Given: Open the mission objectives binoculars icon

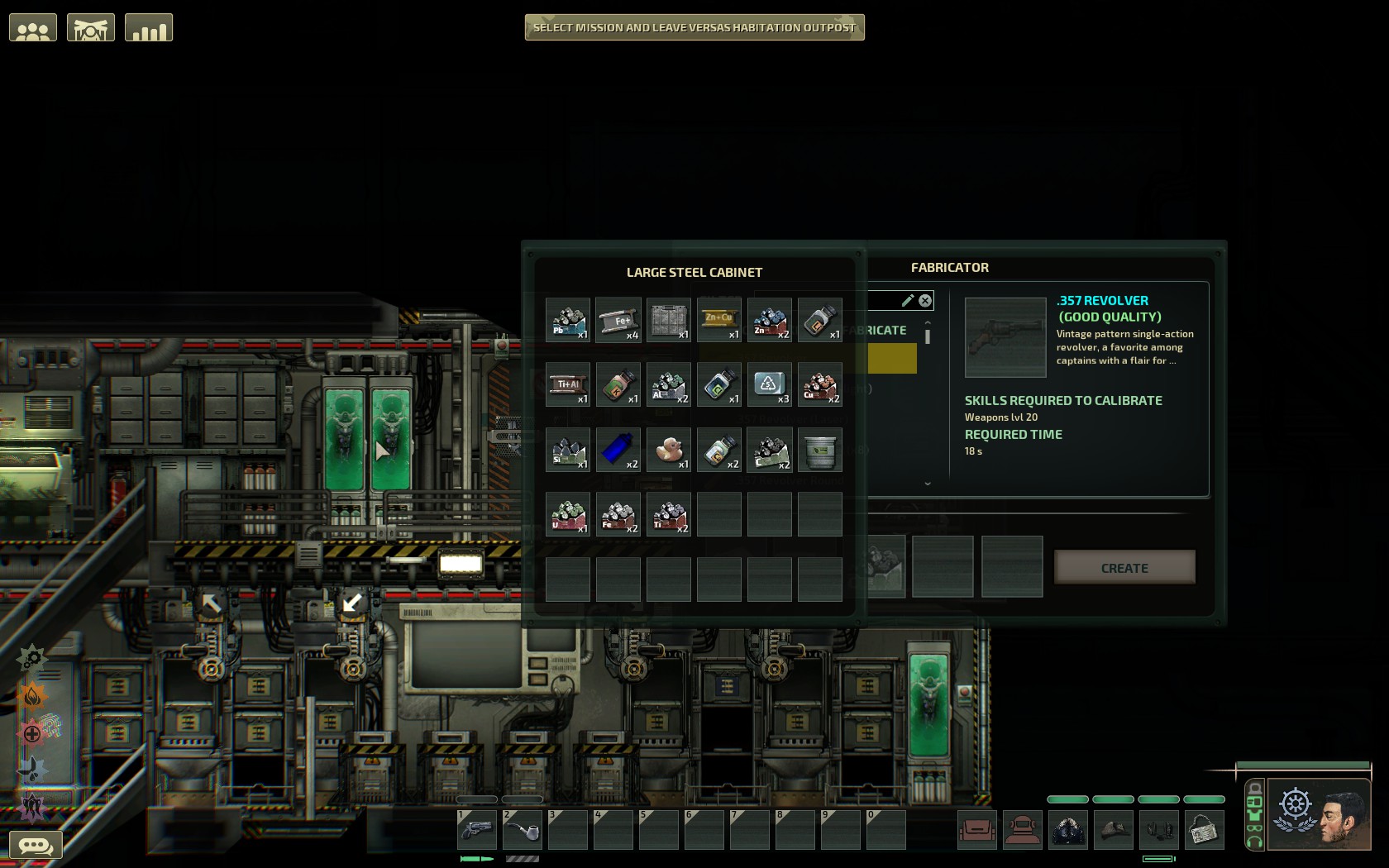Looking at the screenshot, I should point(90,26).
